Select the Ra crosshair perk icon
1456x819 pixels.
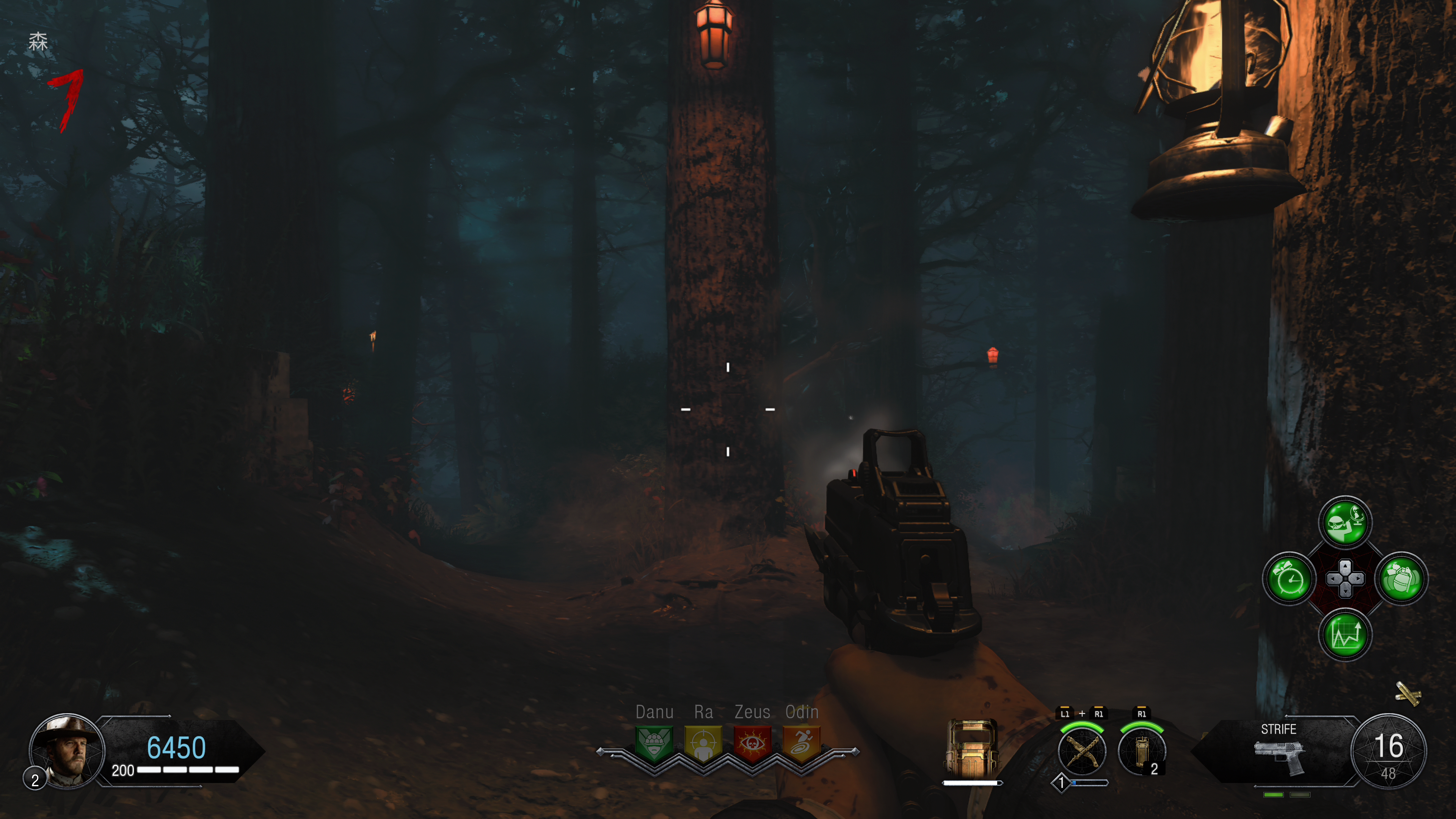pyautogui.click(x=703, y=743)
